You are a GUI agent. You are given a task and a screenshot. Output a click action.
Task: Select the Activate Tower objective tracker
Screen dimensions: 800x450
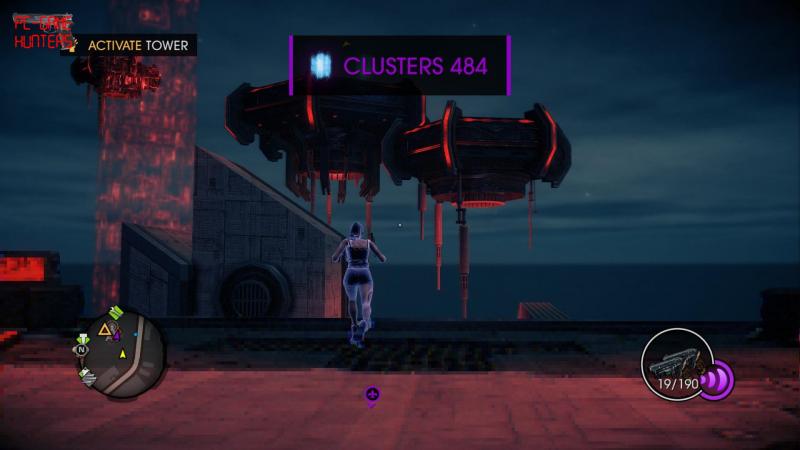click(x=133, y=45)
